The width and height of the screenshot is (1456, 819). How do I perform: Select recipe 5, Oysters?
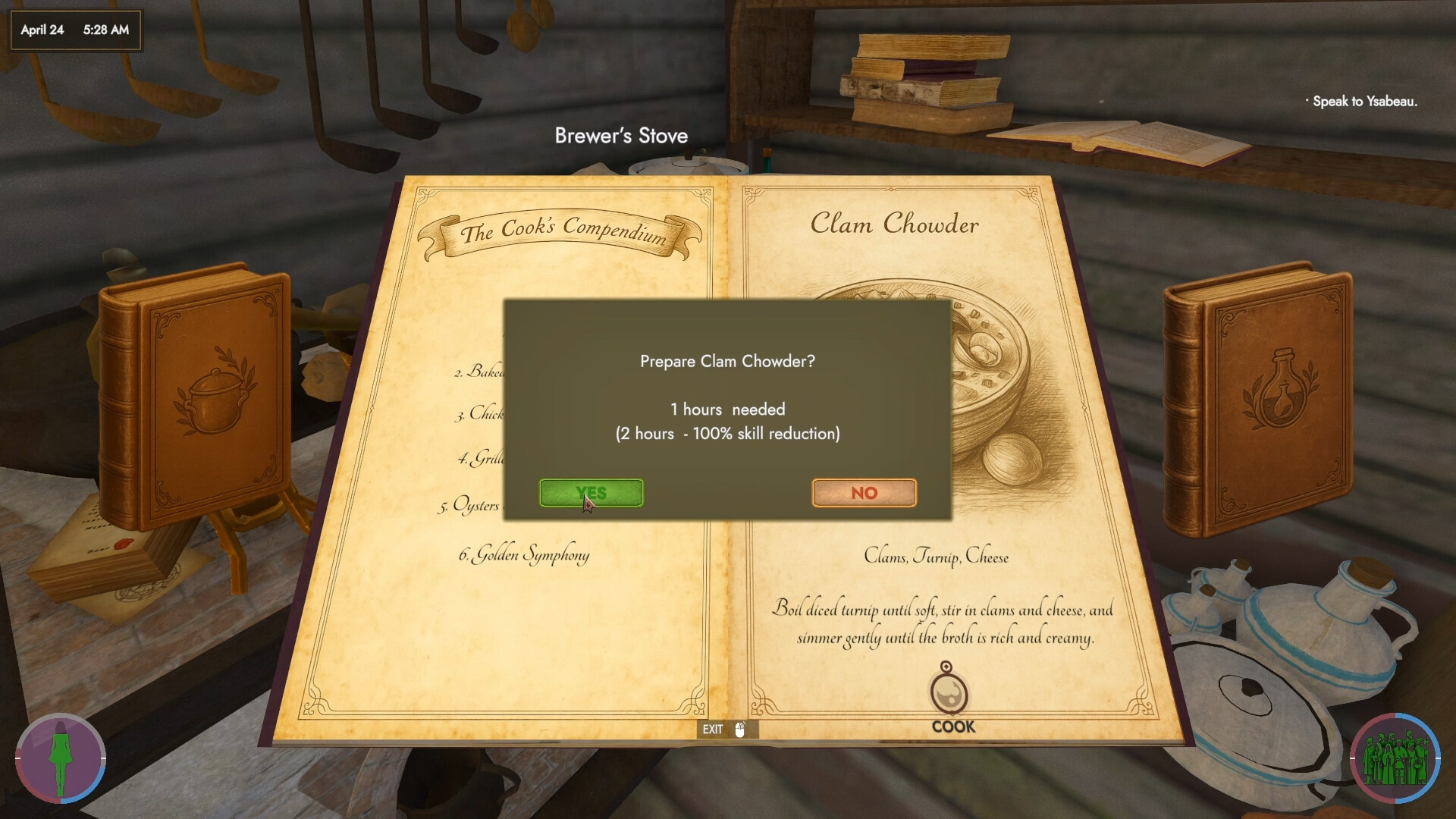click(x=474, y=505)
